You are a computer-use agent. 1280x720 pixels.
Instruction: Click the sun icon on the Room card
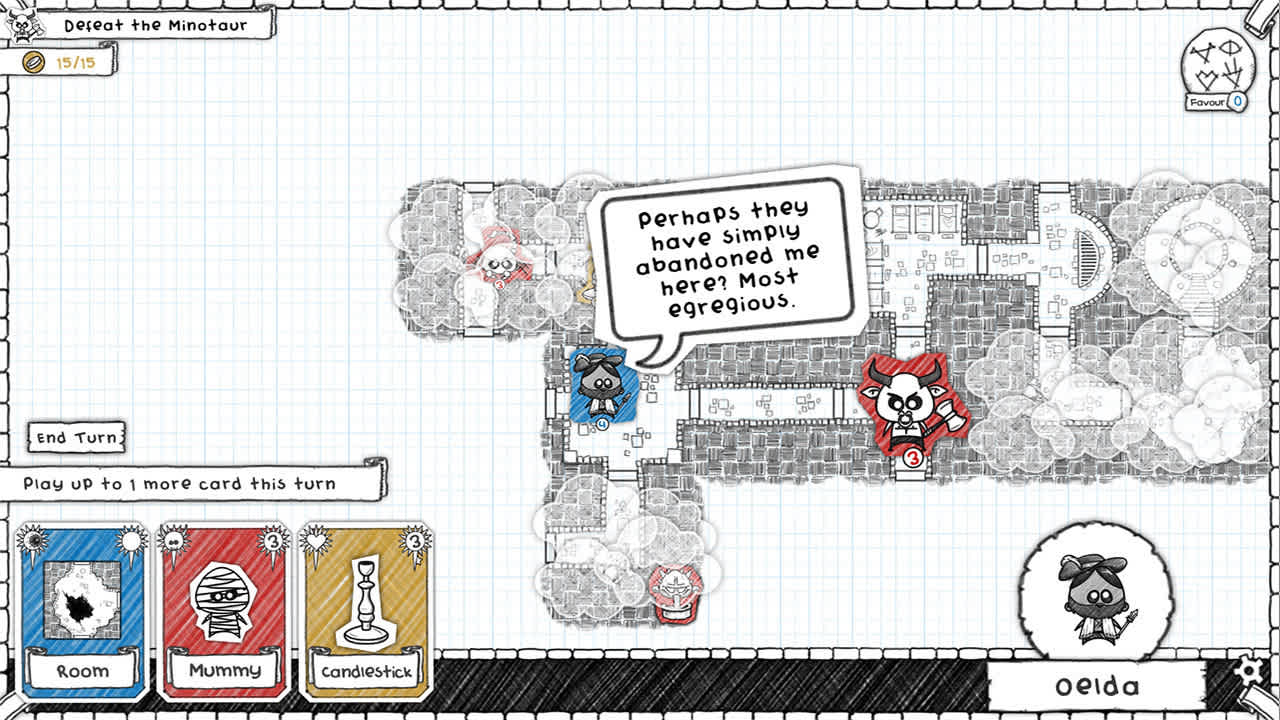131,541
